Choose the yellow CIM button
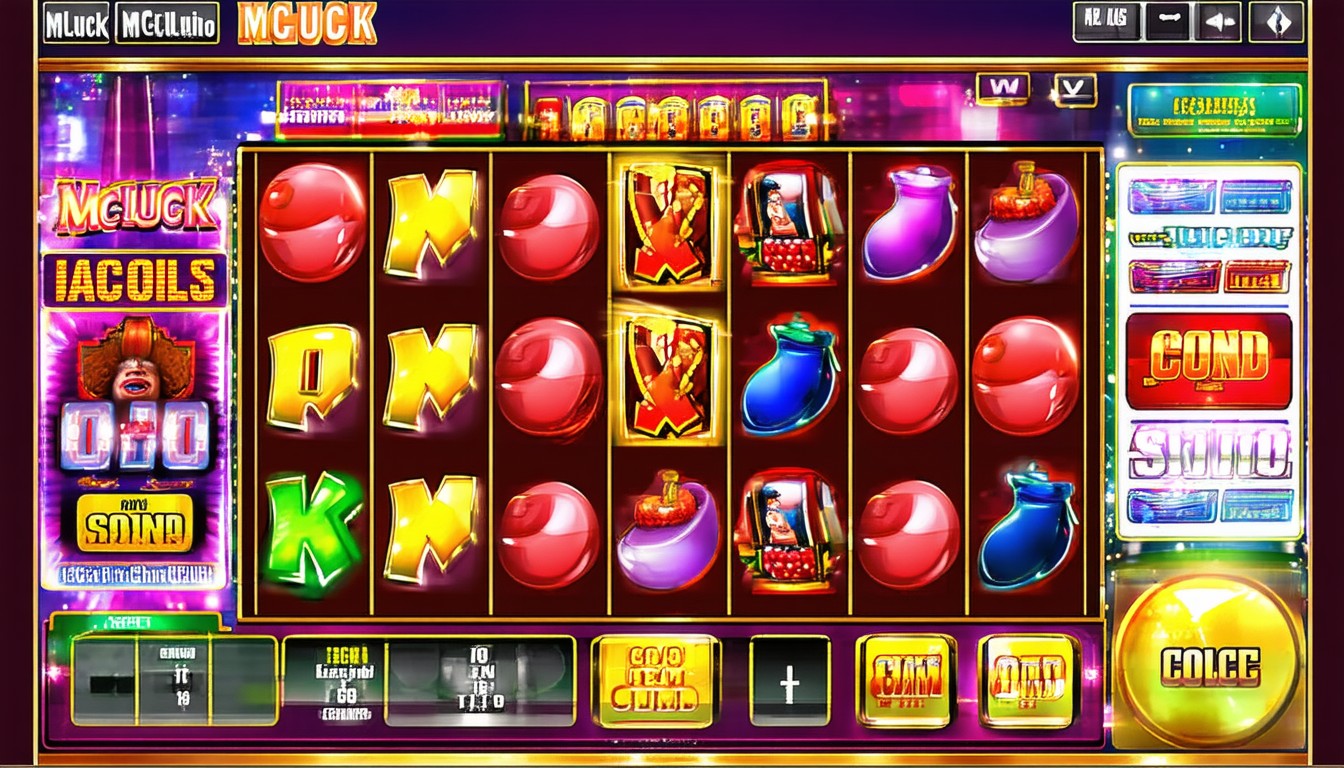The height and width of the screenshot is (768, 1344). pos(905,681)
